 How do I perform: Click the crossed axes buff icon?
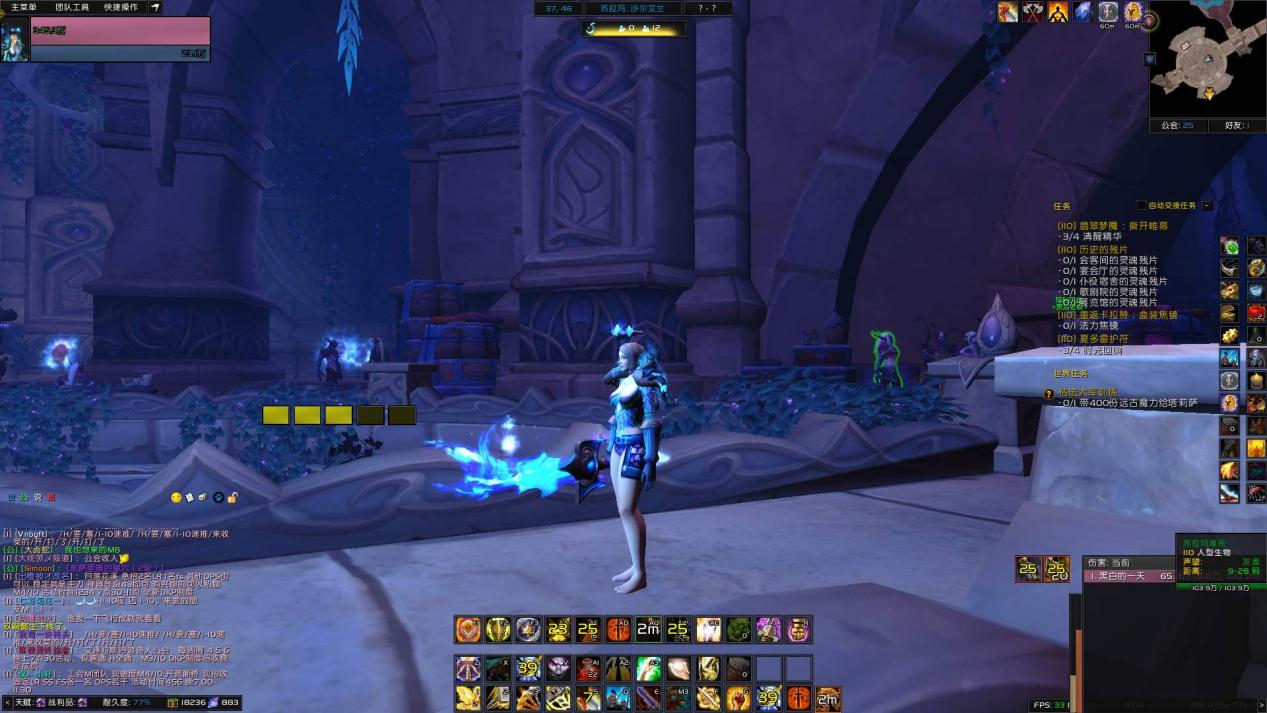pyautogui.click(x=1033, y=12)
